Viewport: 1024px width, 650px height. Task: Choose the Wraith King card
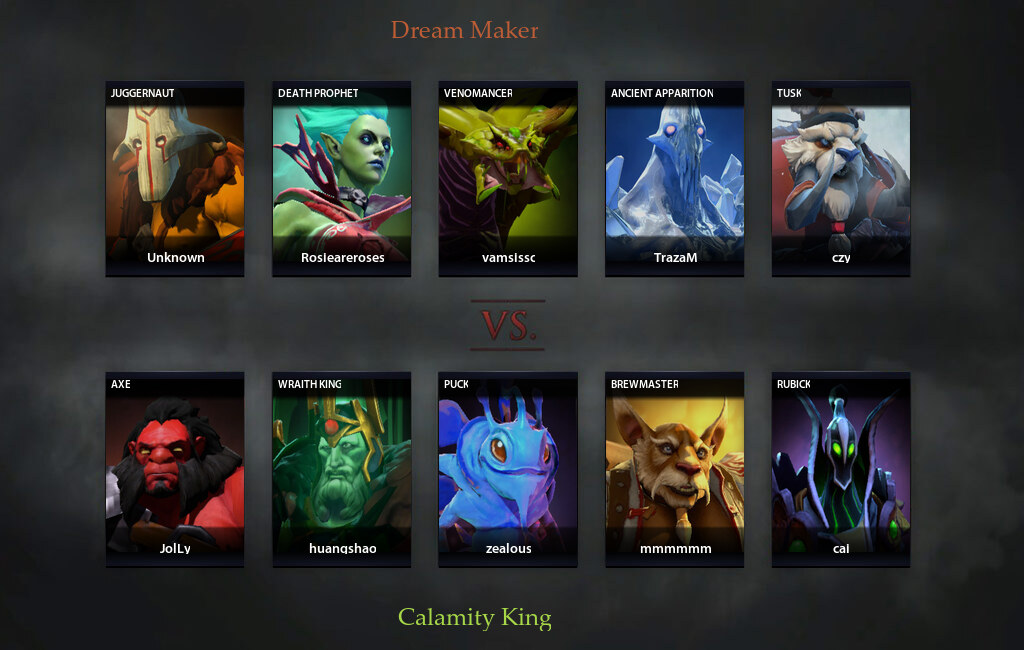click(341, 469)
